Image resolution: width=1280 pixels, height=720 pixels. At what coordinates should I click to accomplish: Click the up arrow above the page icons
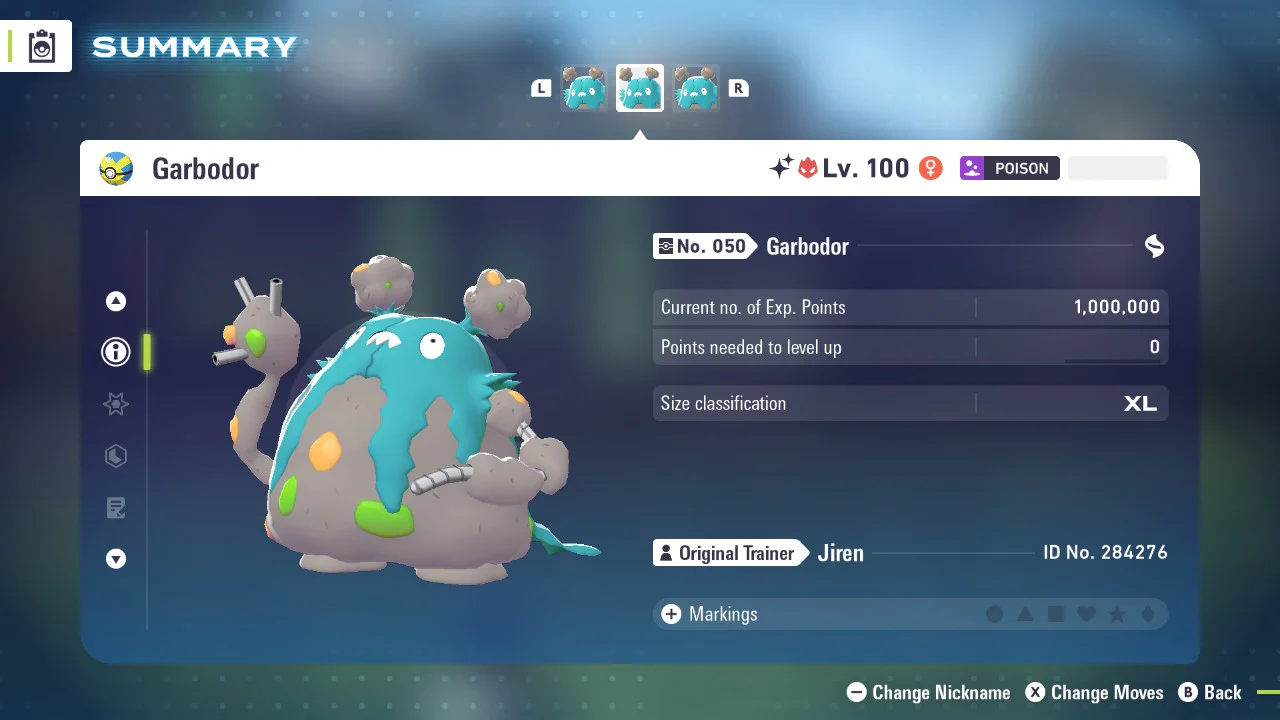[116, 301]
